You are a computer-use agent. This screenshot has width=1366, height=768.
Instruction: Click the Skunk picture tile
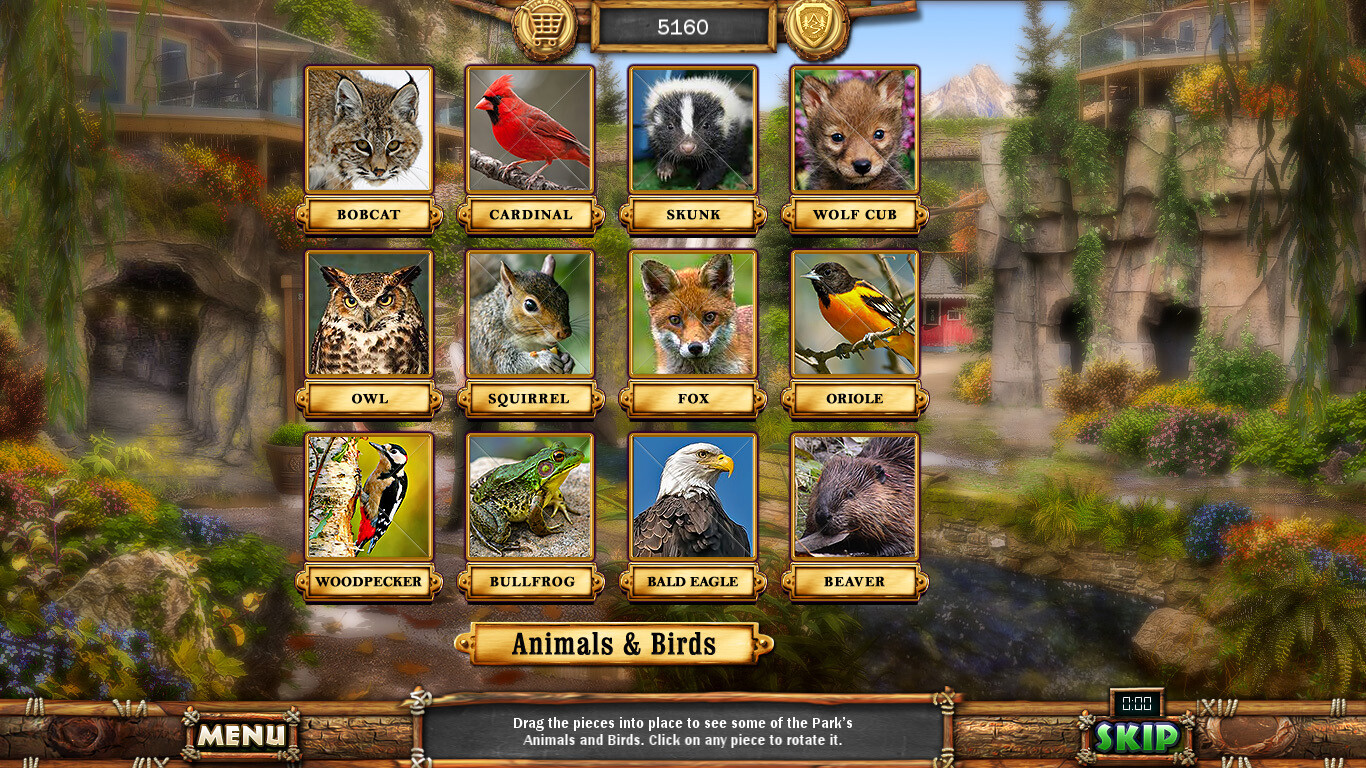(693, 128)
